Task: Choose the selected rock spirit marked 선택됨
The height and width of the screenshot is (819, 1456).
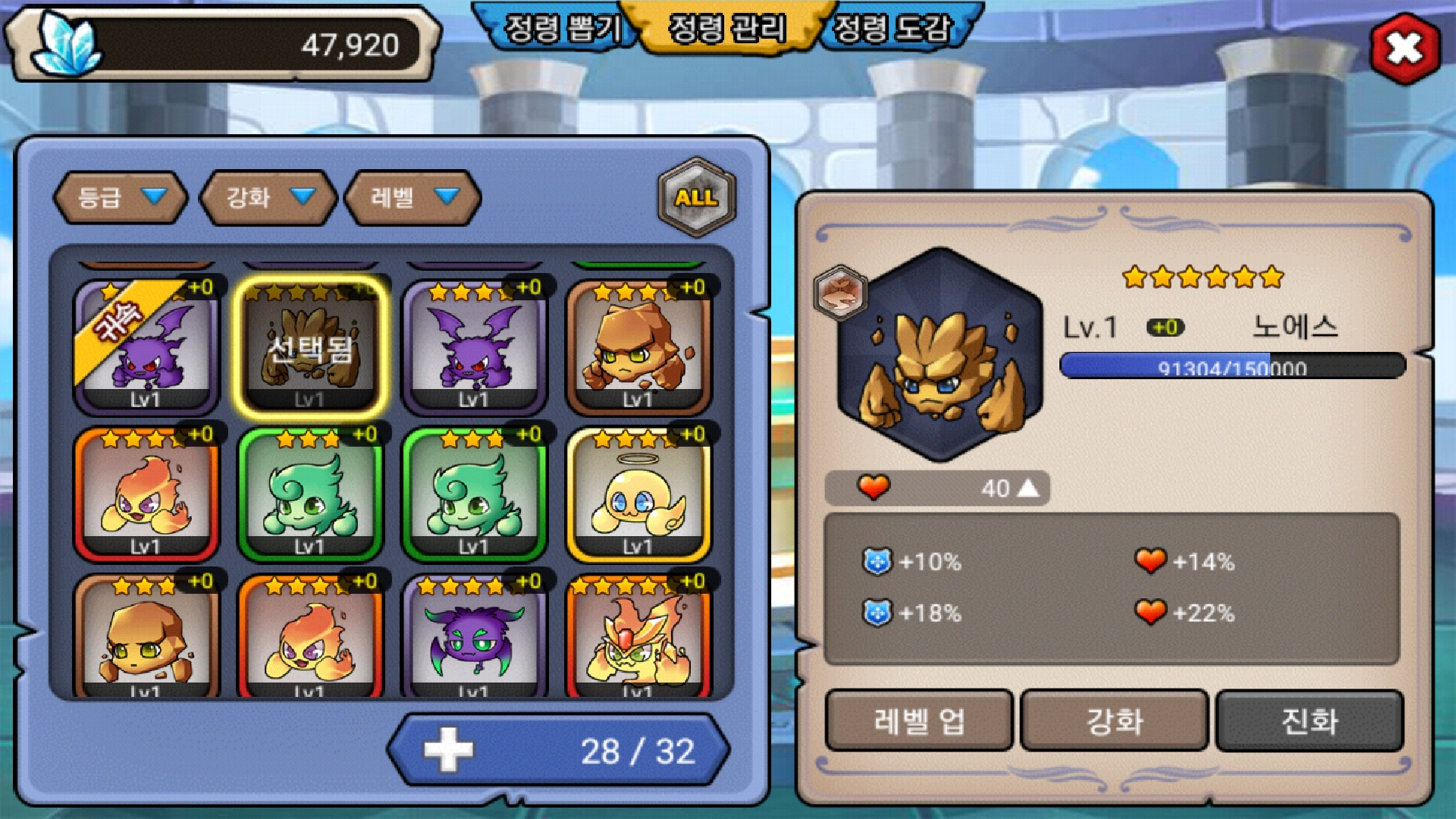Action: [310, 347]
